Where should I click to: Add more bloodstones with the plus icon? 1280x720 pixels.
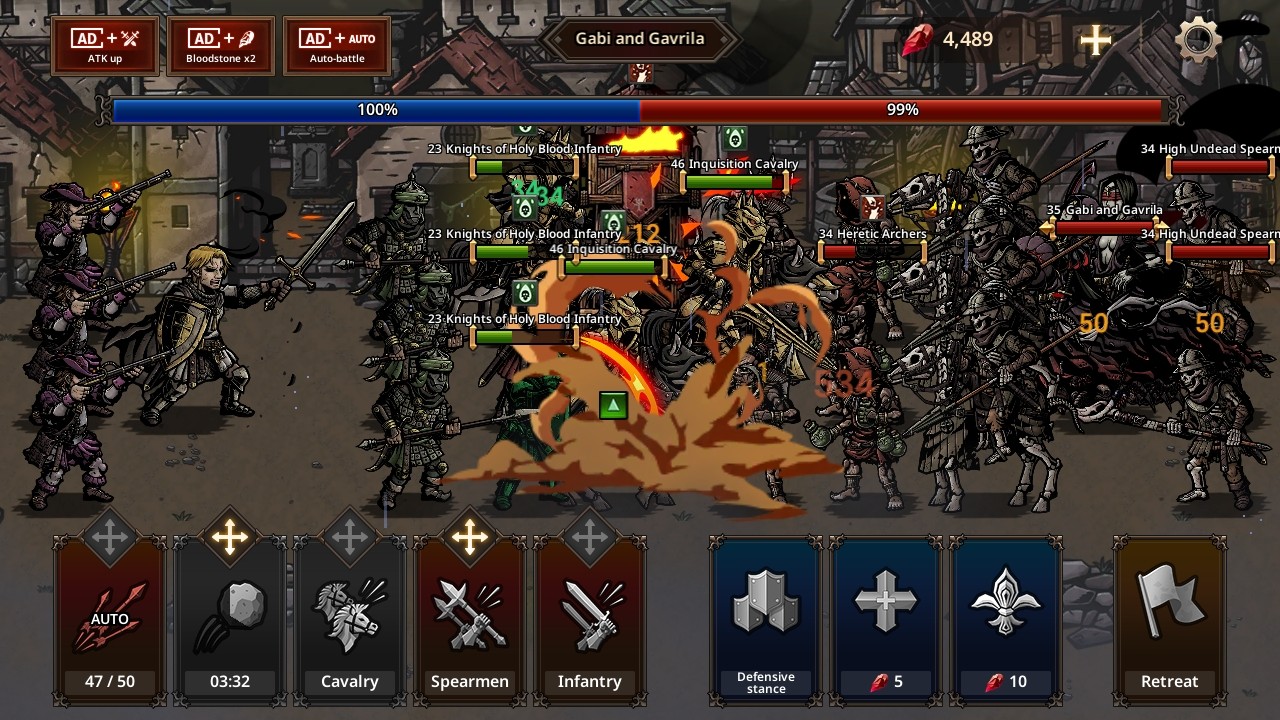coord(1096,41)
